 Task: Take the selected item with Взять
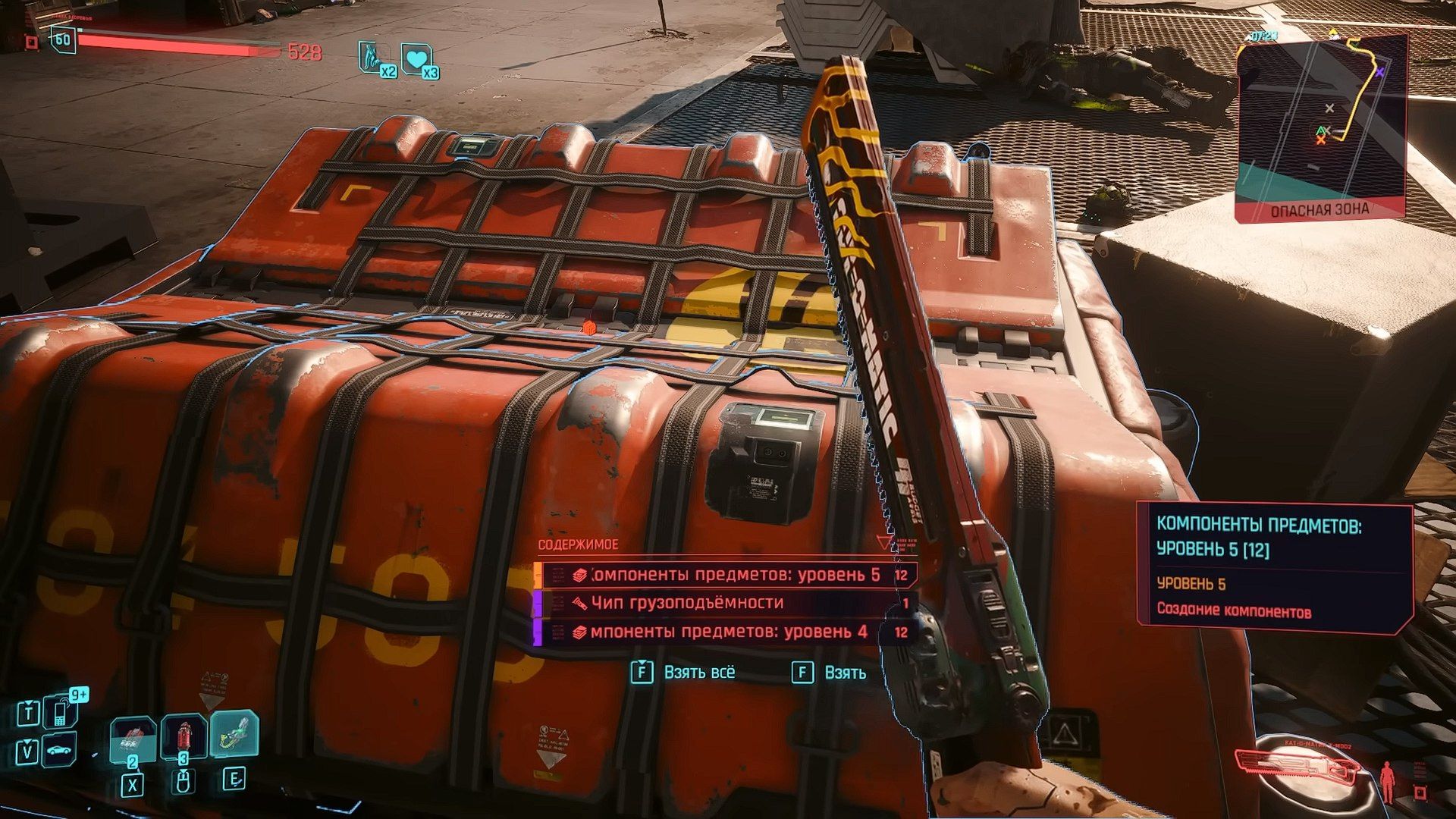tap(829, 673)
